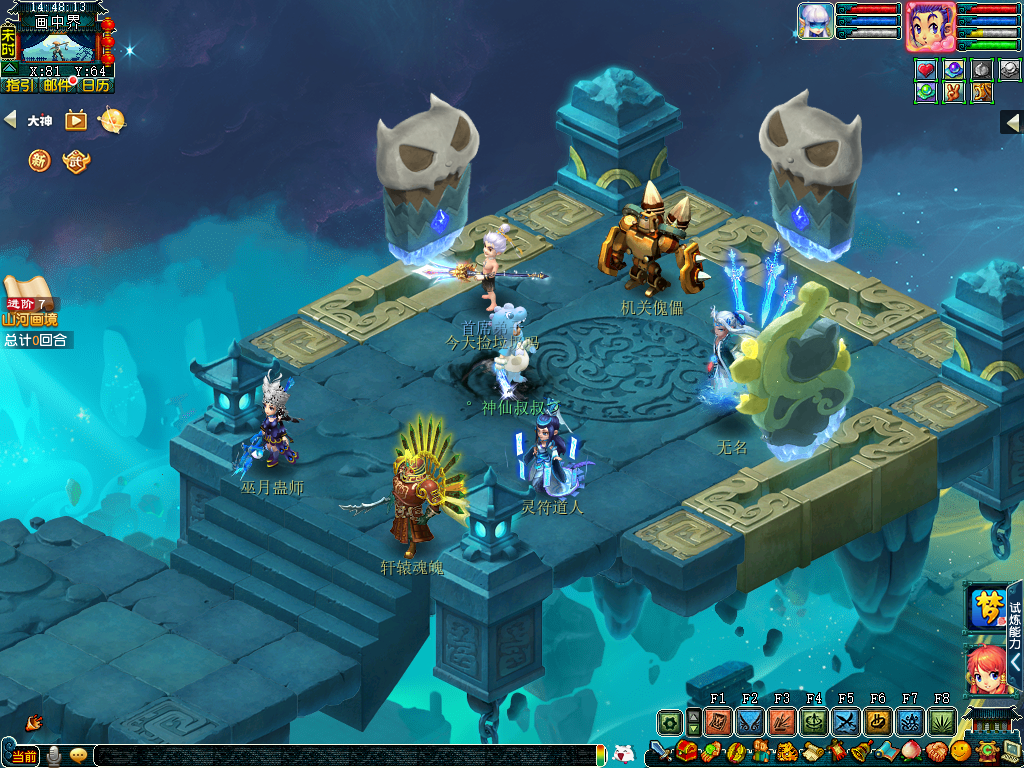1024x768 pixels.
Task: Click the 画中界 minimap picture
Action: click(x=62, y=46)
